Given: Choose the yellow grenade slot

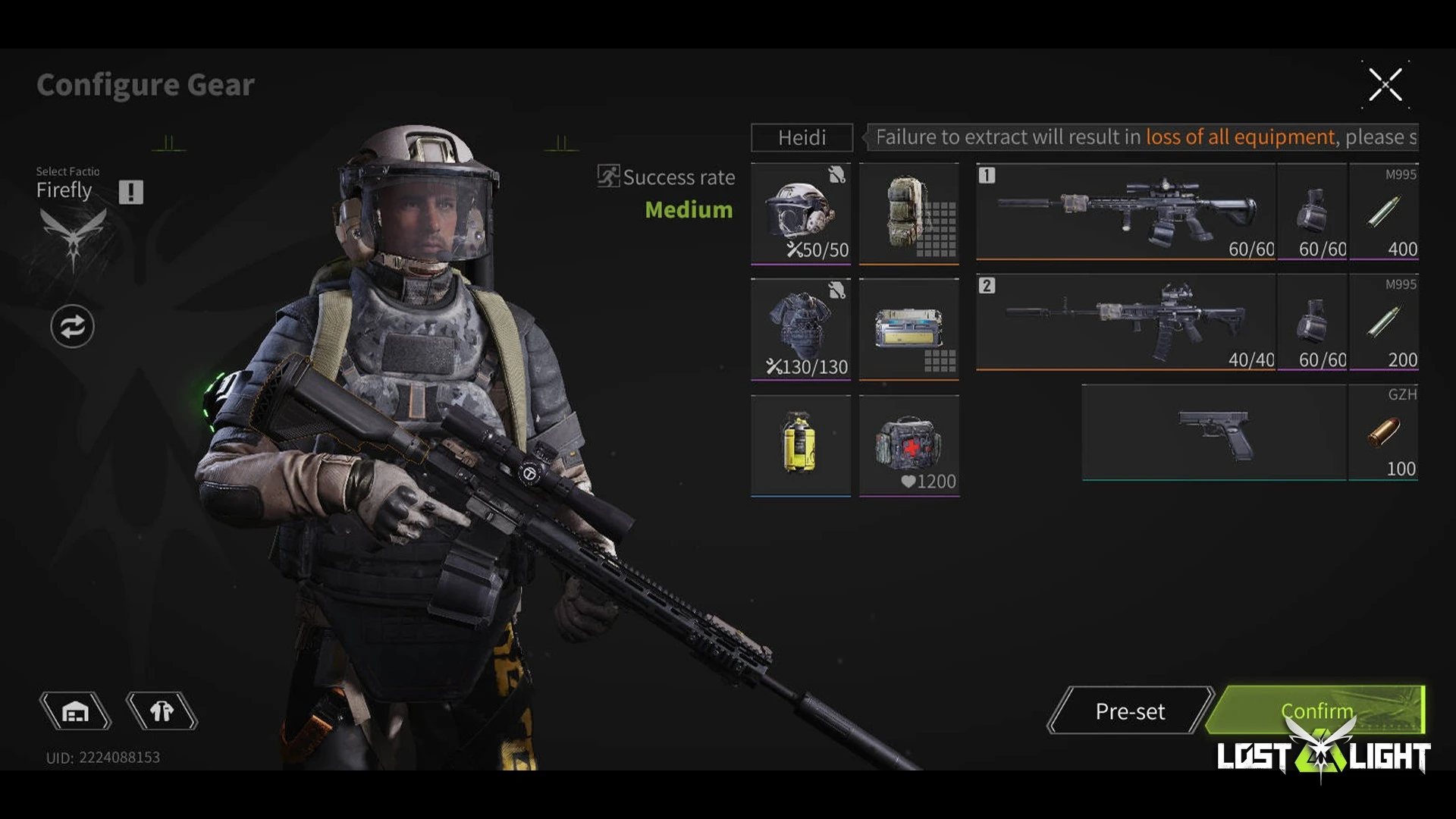Looking at the screenshot, I should (801, 445).
